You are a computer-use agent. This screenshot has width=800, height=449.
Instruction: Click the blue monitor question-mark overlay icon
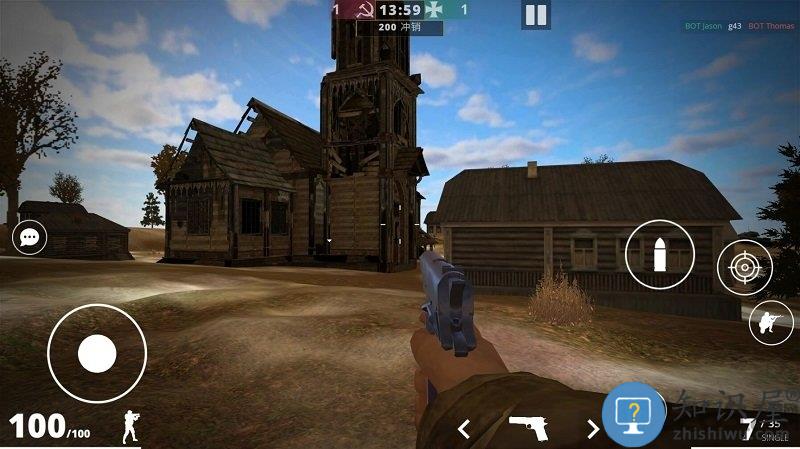(634, 413)
